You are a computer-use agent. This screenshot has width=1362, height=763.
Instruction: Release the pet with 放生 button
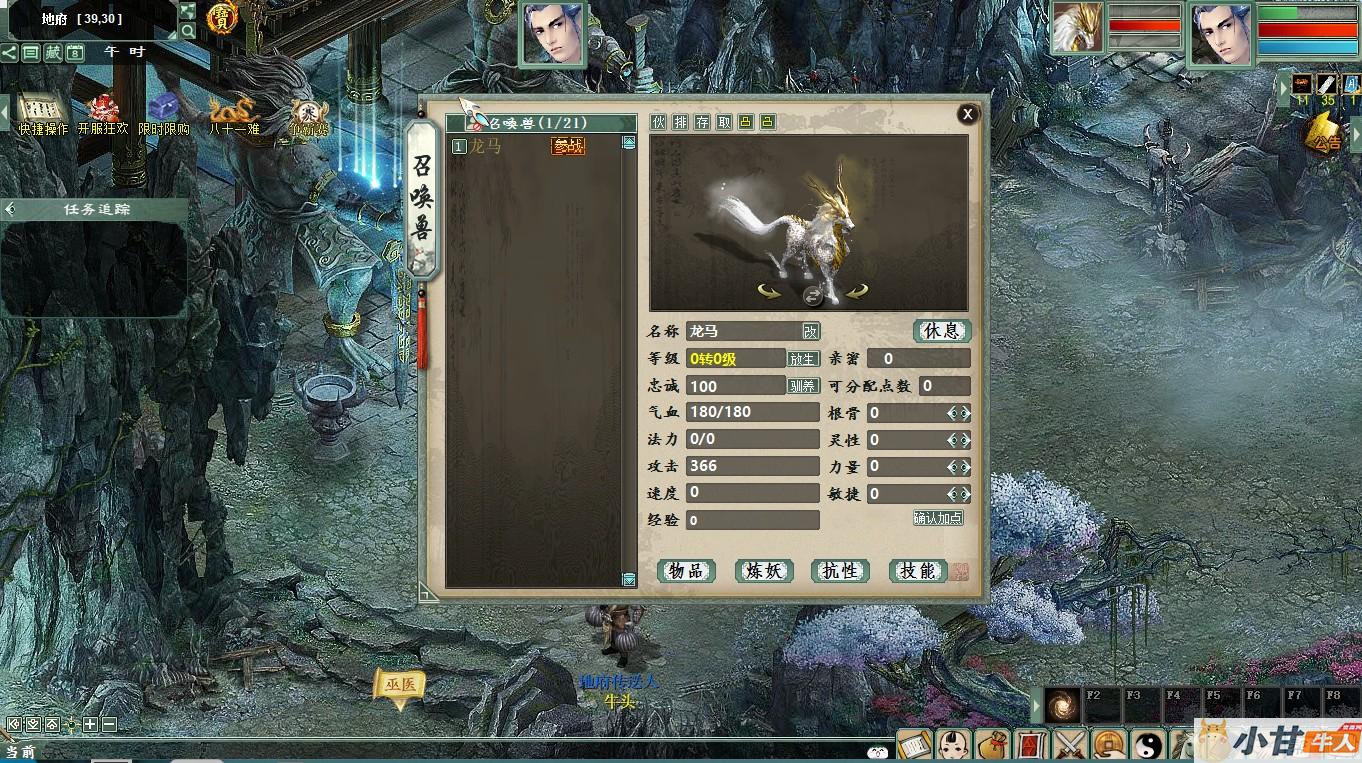pos(803,359)
